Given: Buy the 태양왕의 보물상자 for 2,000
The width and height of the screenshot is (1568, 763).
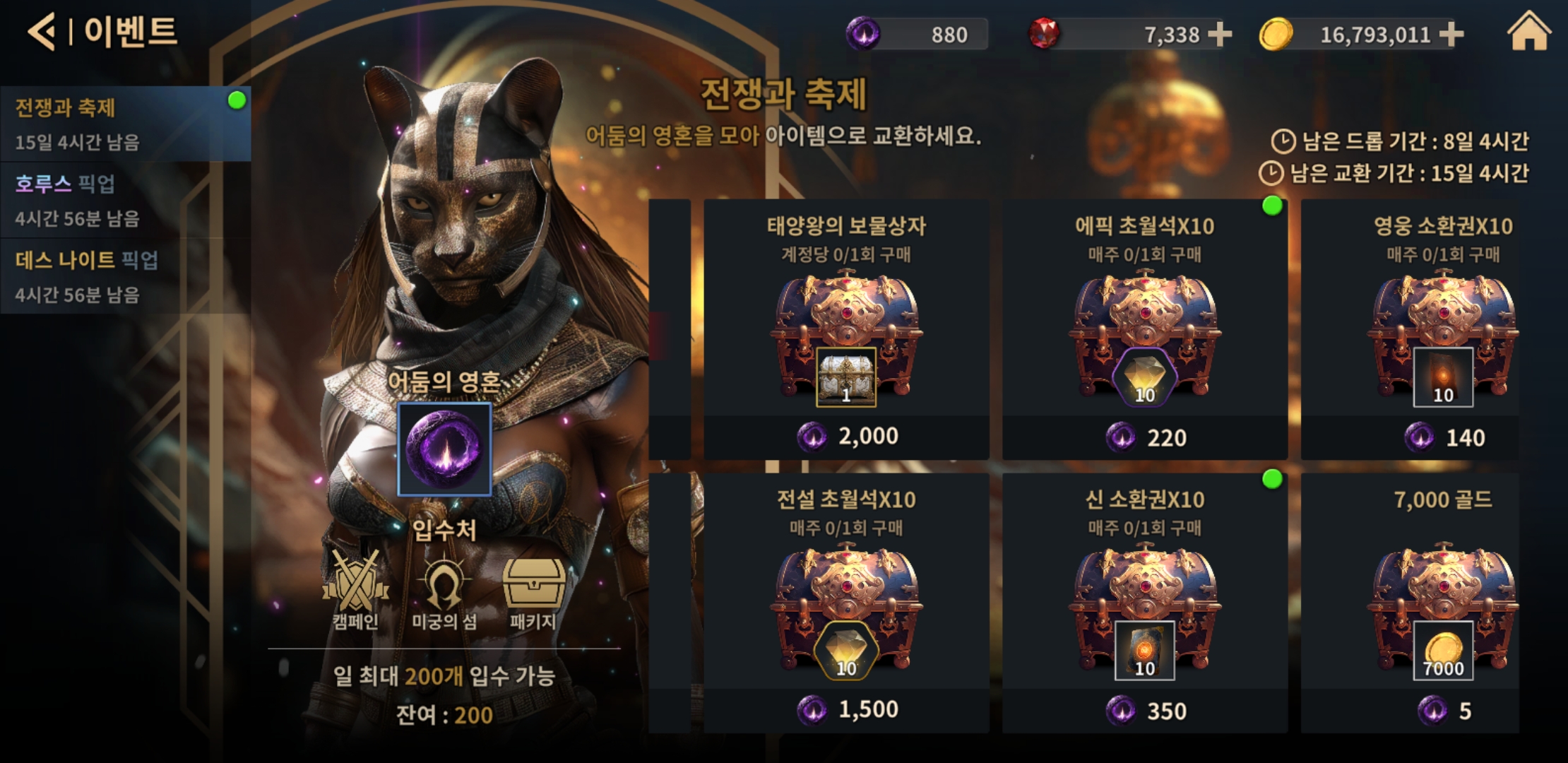Looking at the screenshot, I should pyautogui.click(x=846, y=437).
